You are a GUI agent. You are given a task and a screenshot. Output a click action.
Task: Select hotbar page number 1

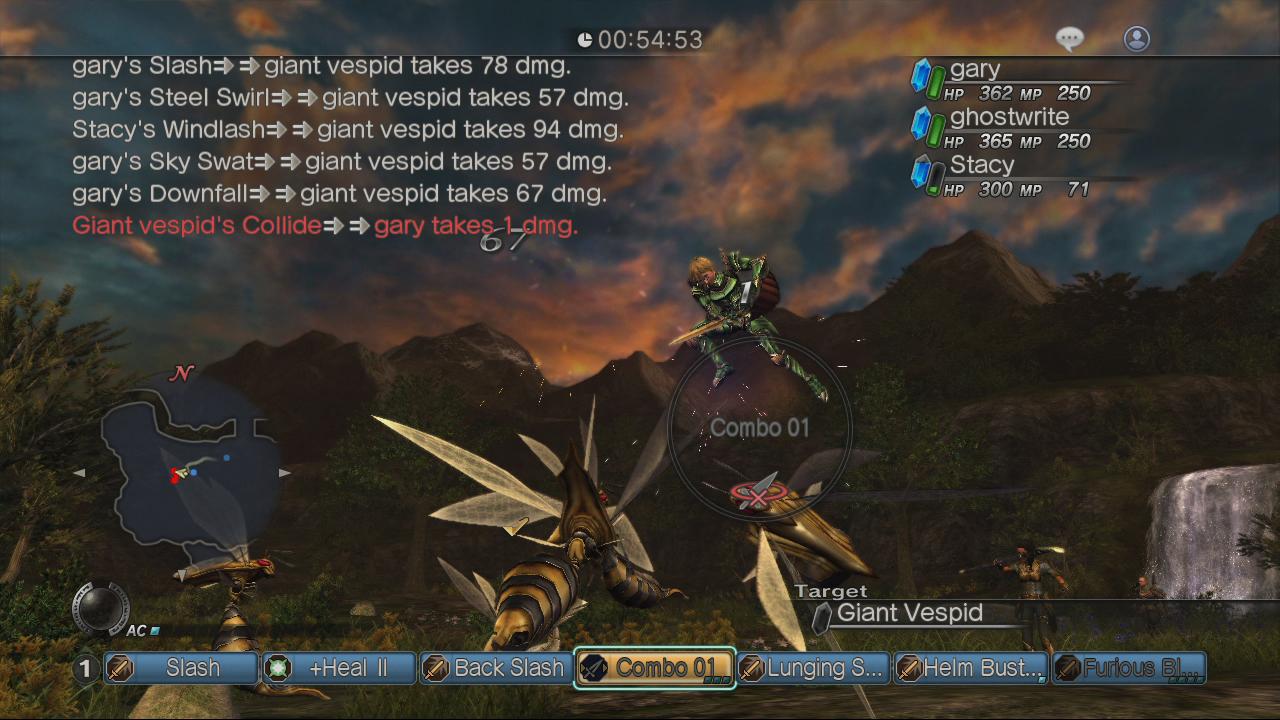[85, 668]
